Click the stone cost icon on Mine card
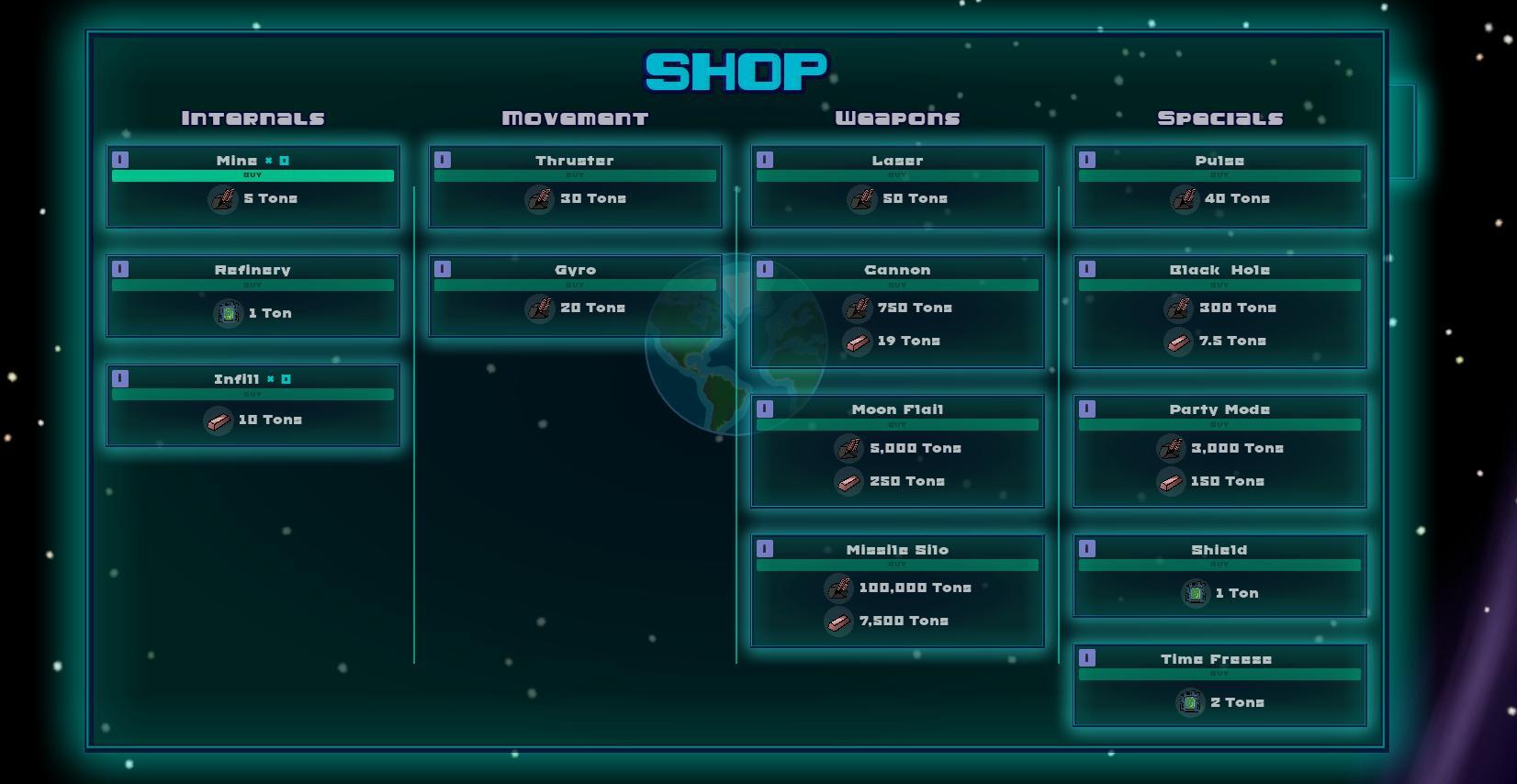The height and width of the screenshot is (784, 1517). click(x=220, y=198)
